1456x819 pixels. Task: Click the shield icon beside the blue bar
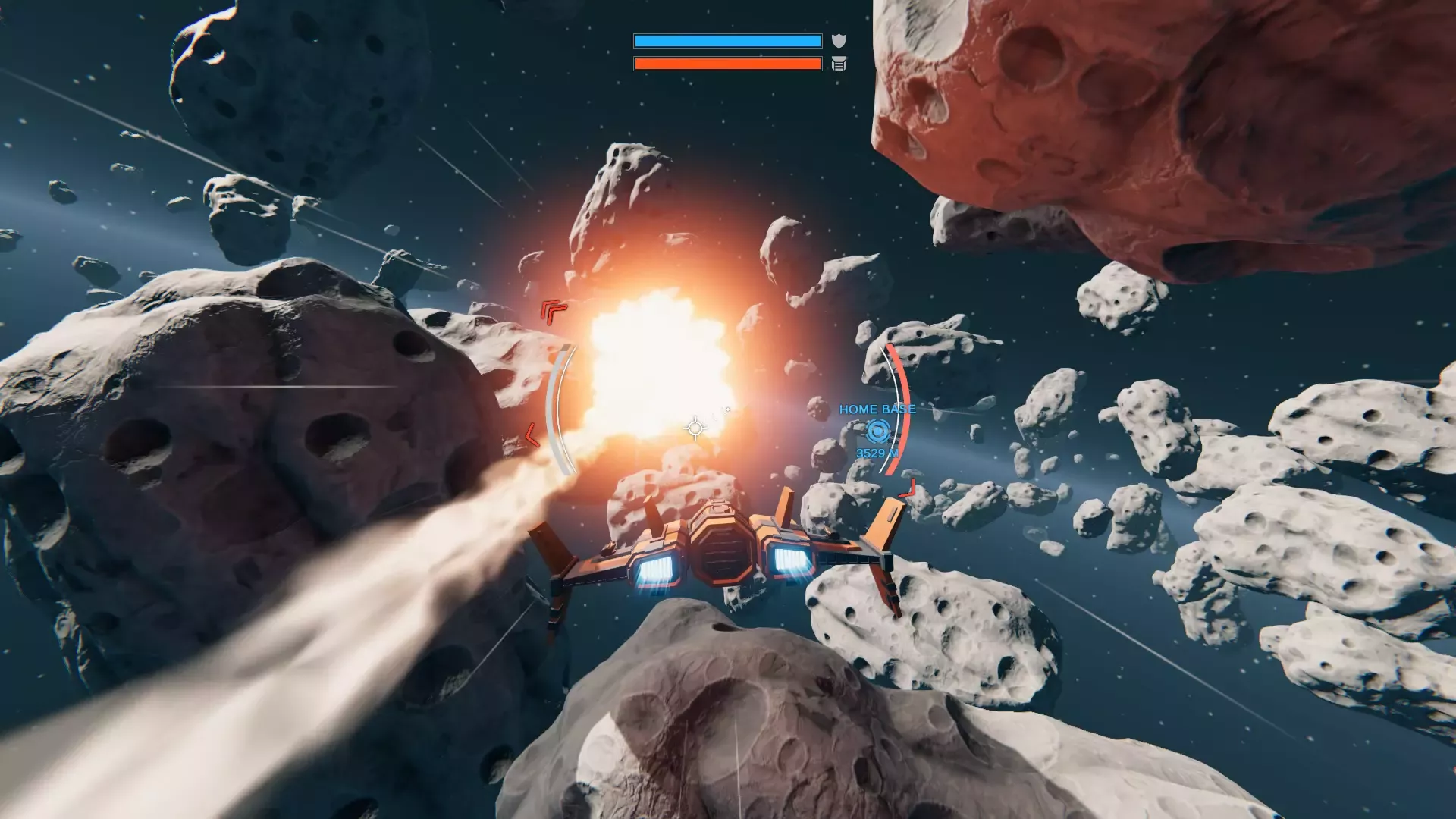coord(839,41)
